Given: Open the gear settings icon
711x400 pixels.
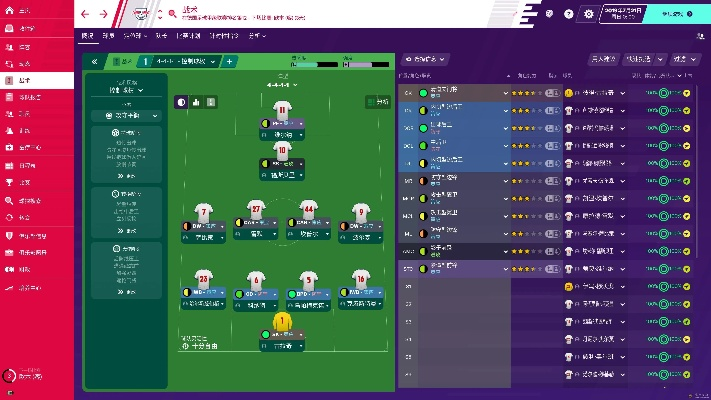Looking at the screenshot, I should tap(588, 14).
